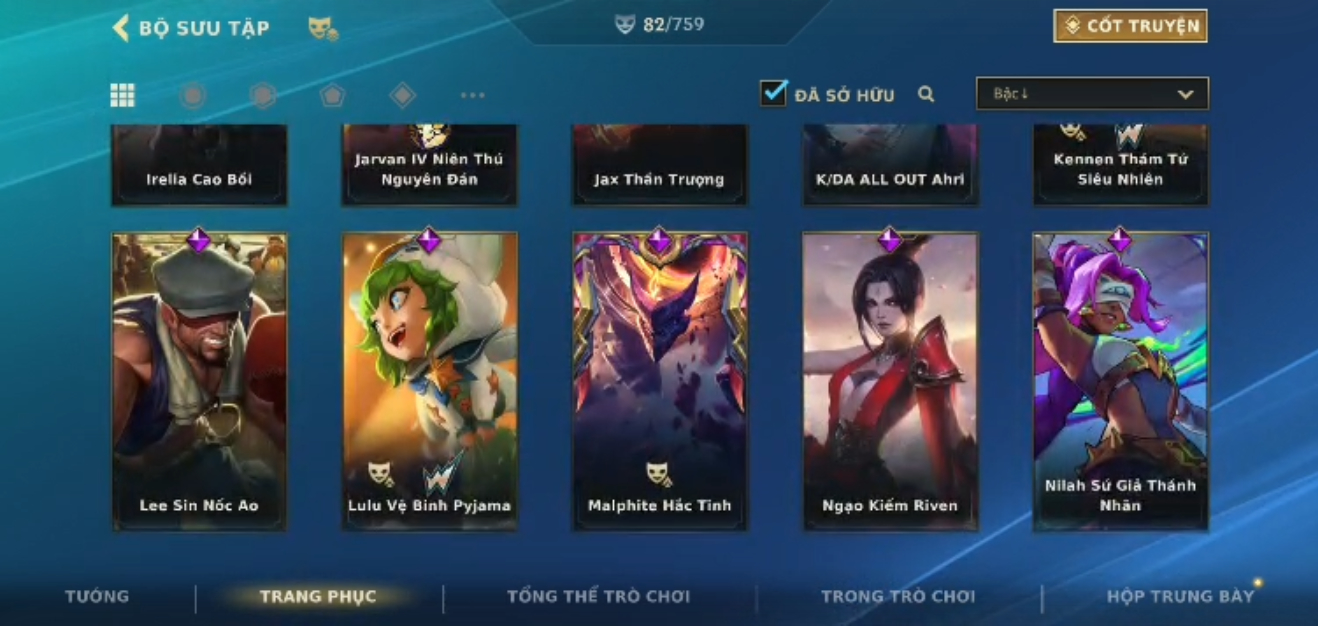Pick the Malphite Hắc Tinh skin card
1318x626 pixels.
pos(659,380)
